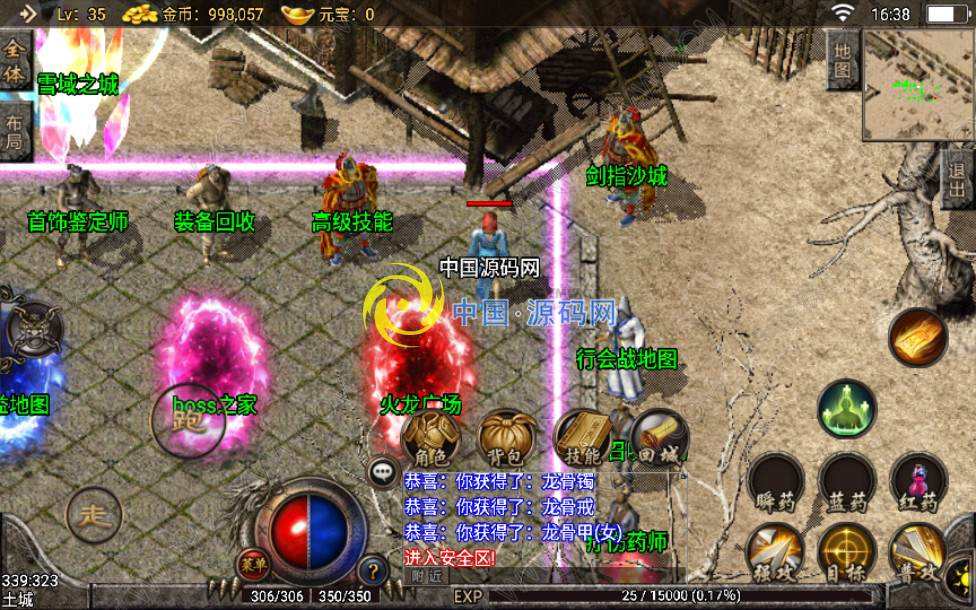The width and height of the screenshot is (976, 610).
Task: Switch to 走 walk movement mode
Action: pyautogui.click(x=94, y=516)
